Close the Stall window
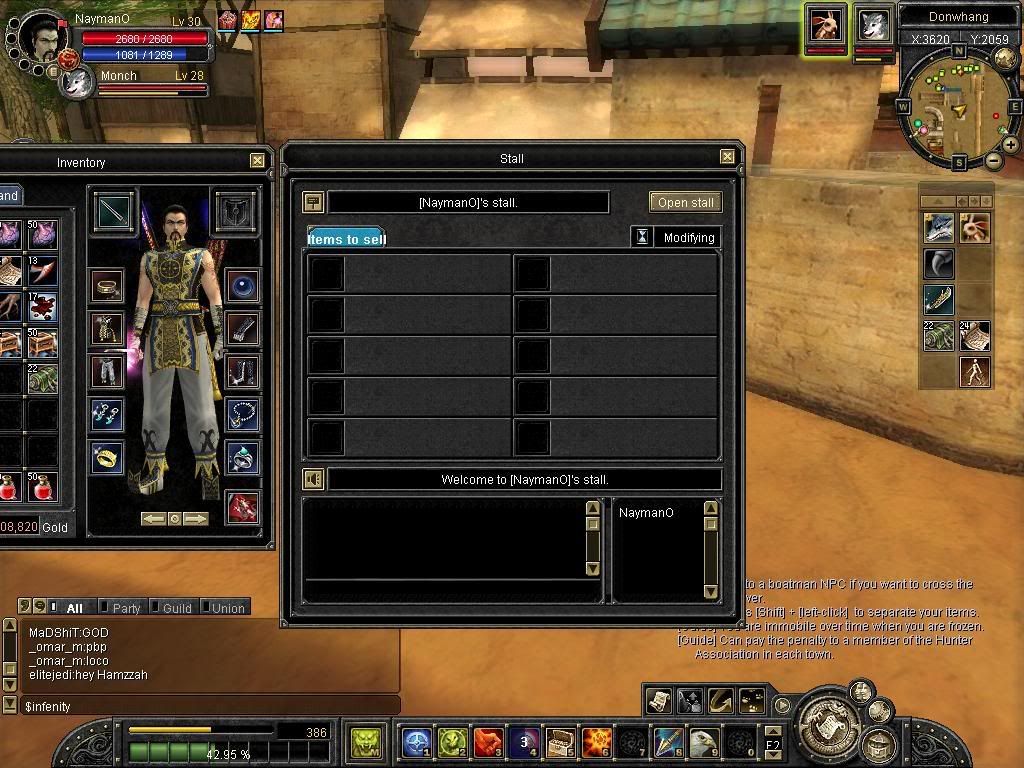Image resolution: width=1024 pixels, height=768 pixels. click(x=727, y=157)
